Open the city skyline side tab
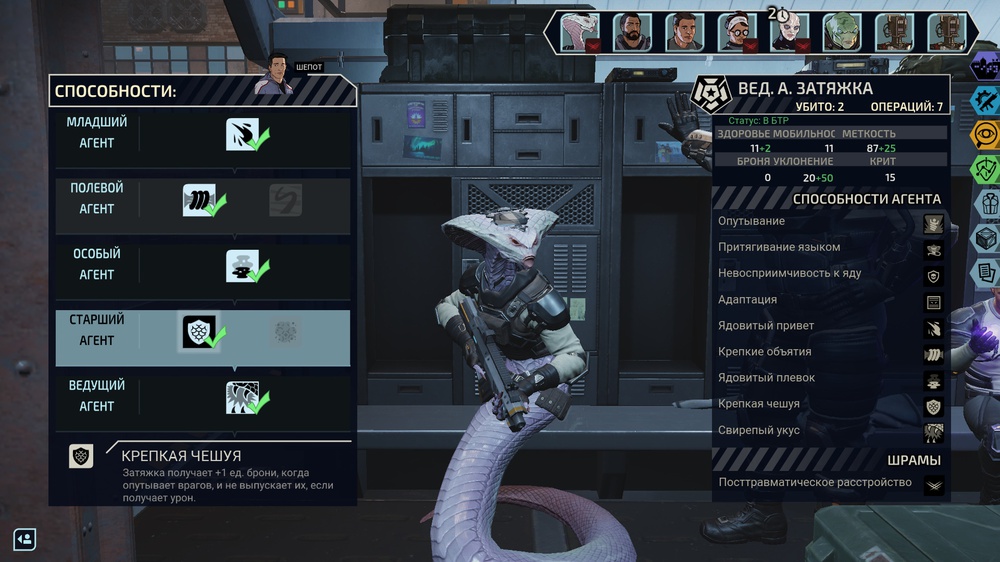The image size is (1000, 562). point(985,67)
